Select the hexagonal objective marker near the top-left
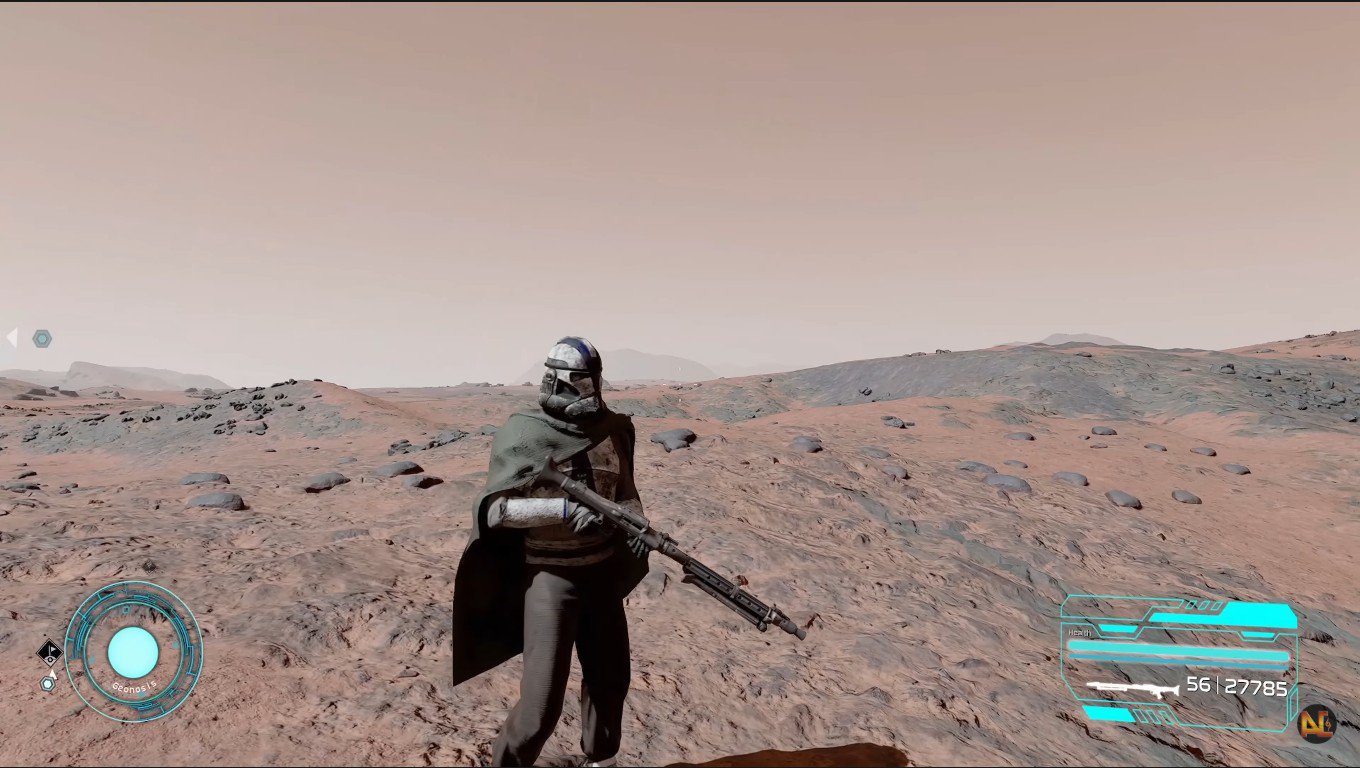Image resolution: width=1360 pixels, height=768 pixels. point(40,338)
